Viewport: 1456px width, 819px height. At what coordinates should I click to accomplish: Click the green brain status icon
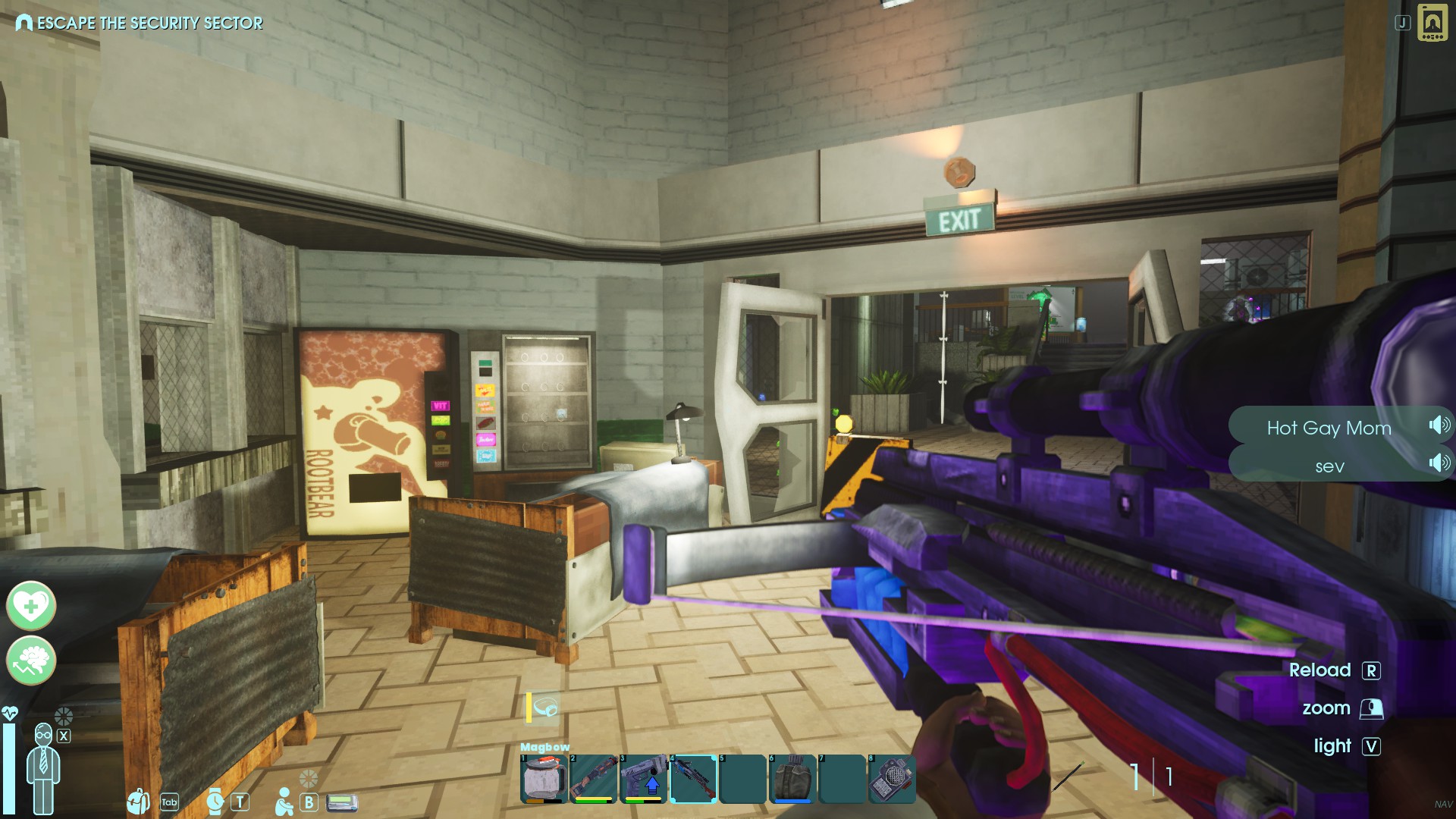point(31,660)
